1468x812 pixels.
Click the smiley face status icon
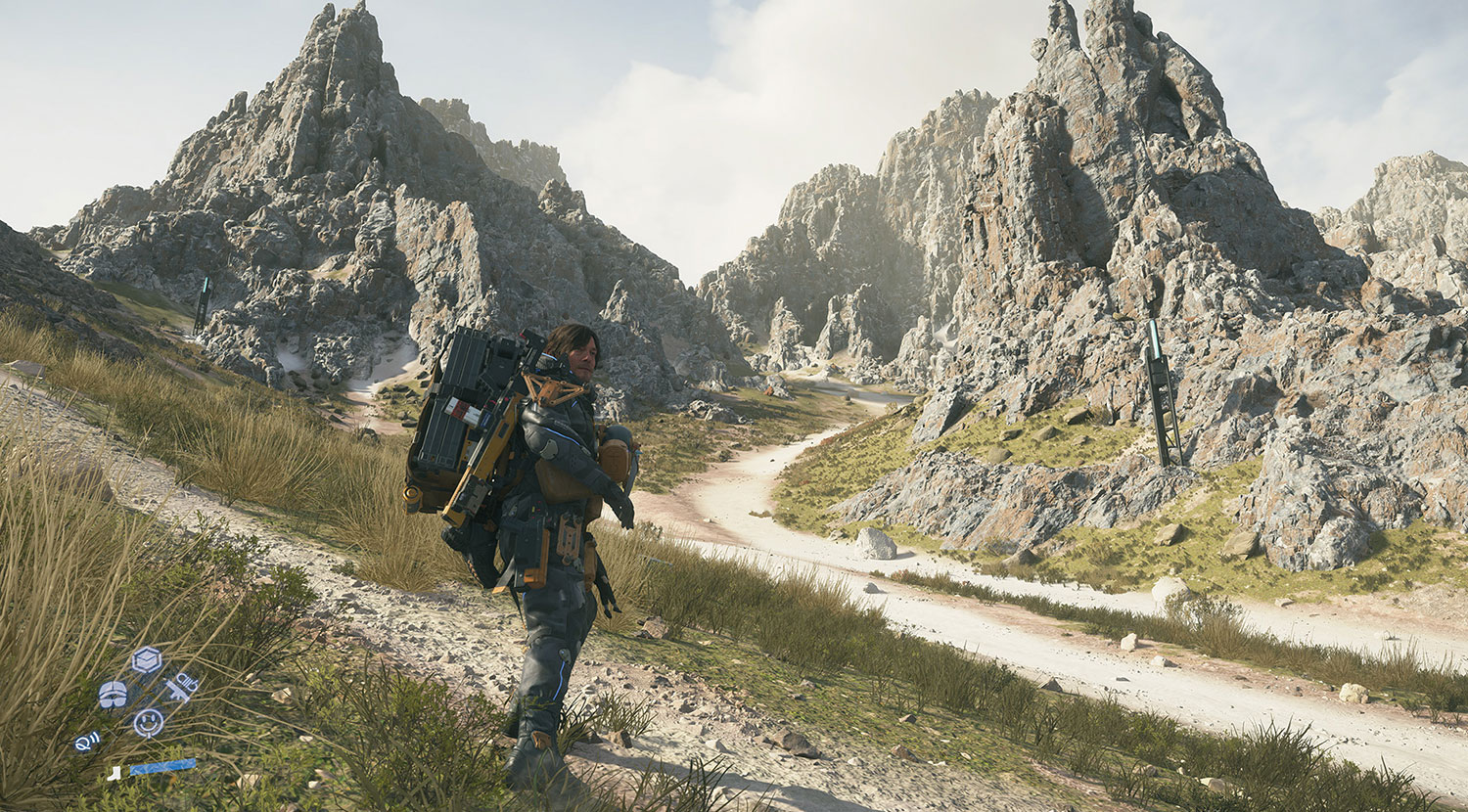pyautogui.click(x=147, y=723)
